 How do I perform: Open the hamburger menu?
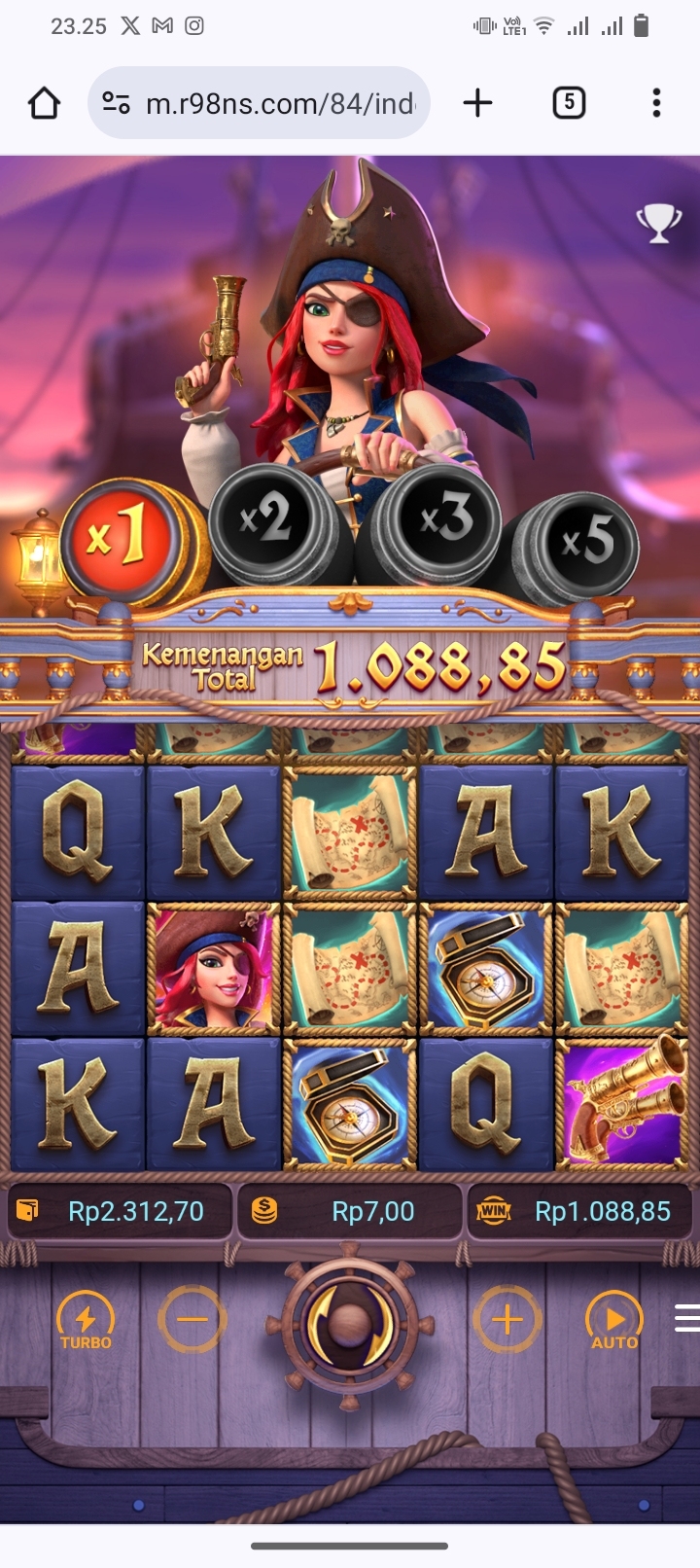tap(686, 1318)
